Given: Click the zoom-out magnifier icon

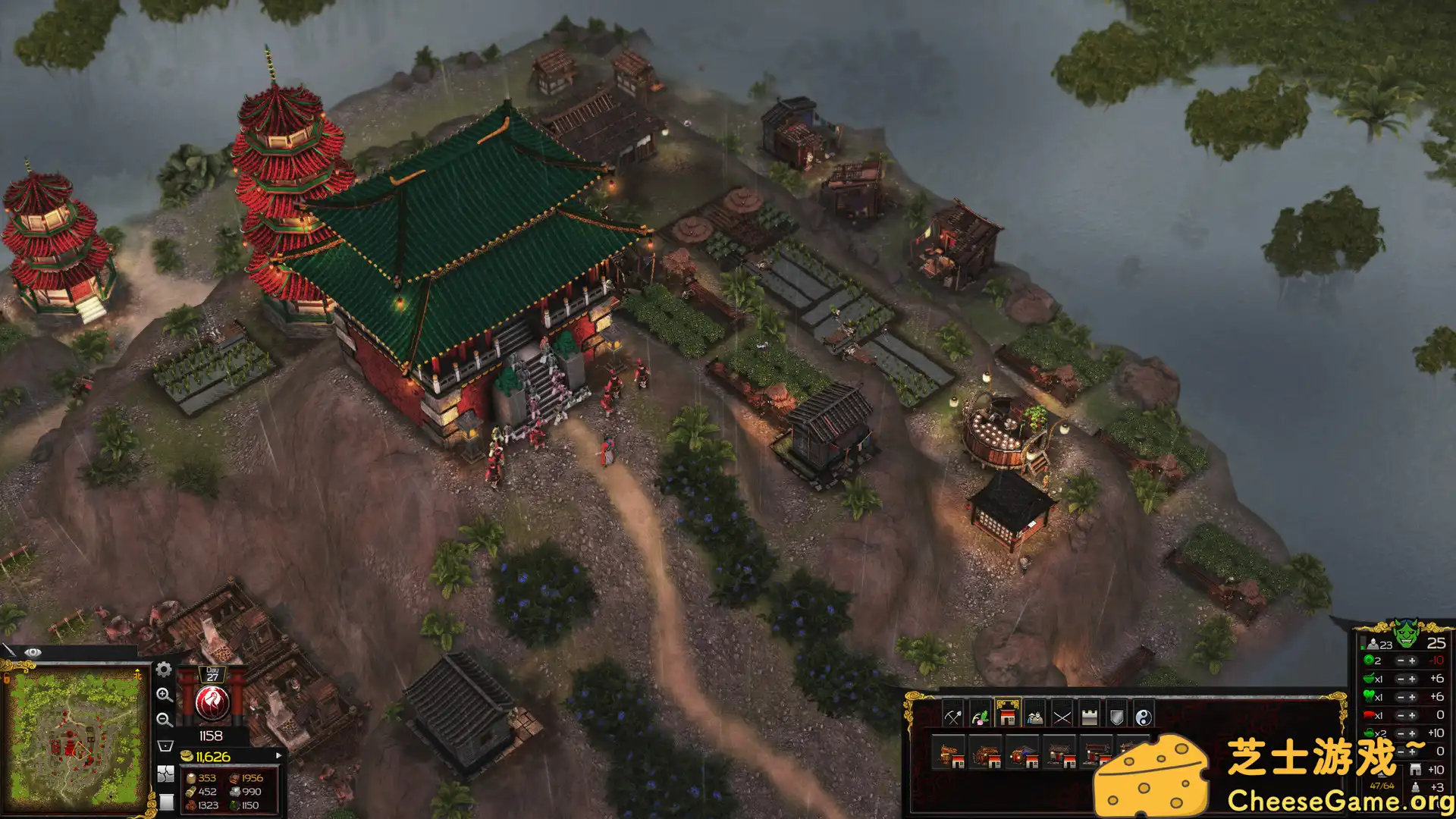Looking at the screenshot, I should 164,720.
